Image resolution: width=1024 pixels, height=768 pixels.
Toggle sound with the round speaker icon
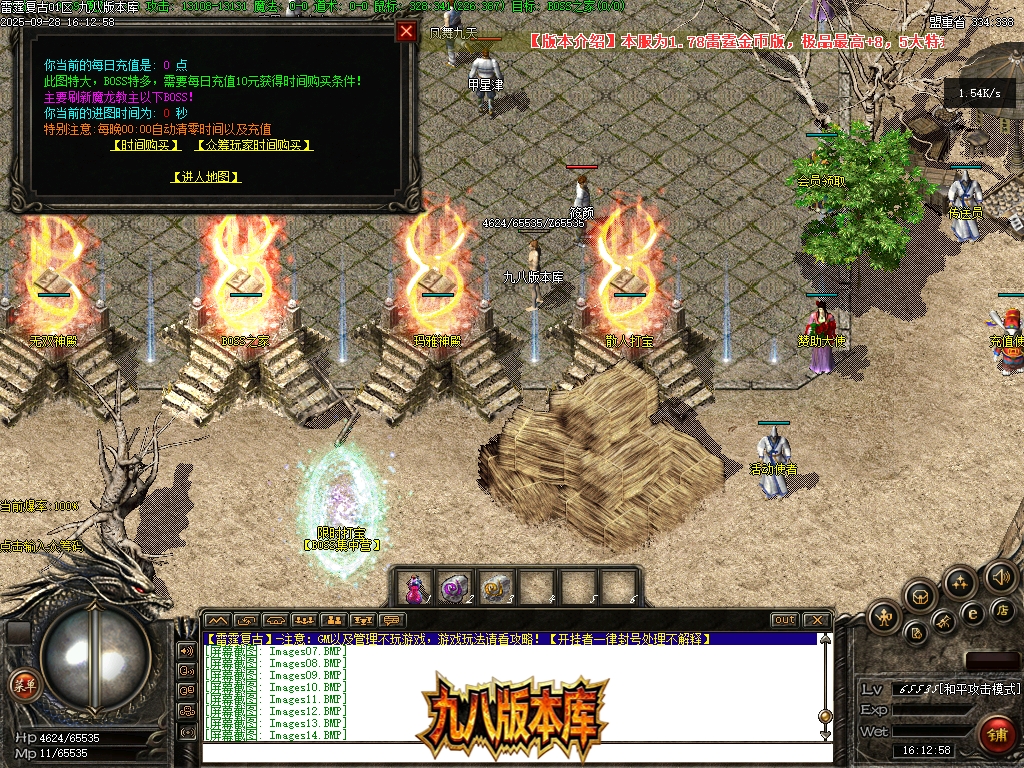[1000, 576]
